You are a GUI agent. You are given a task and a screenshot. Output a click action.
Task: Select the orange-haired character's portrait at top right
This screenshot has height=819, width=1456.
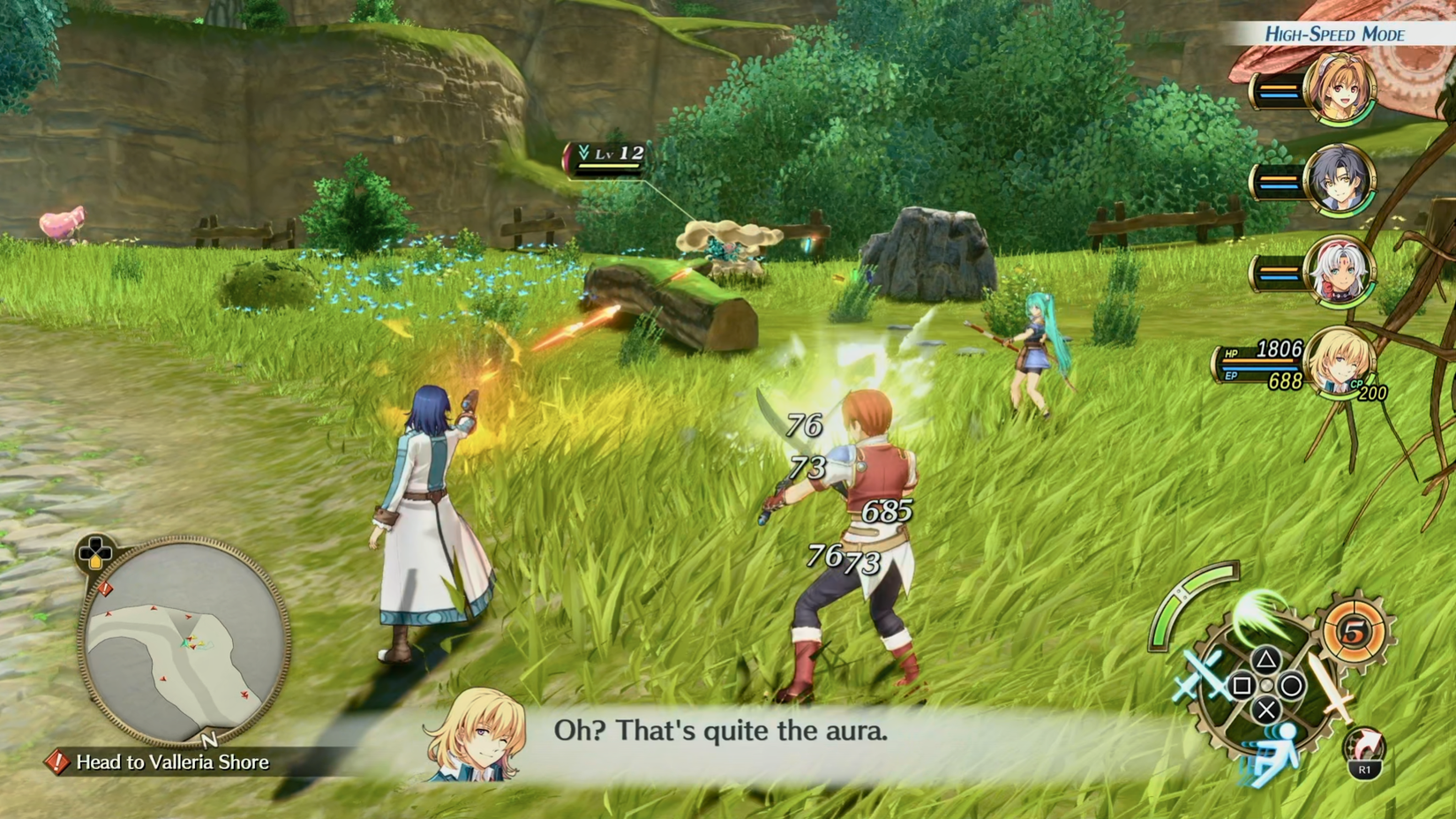pyautogui.click(x=1341, y=88)
